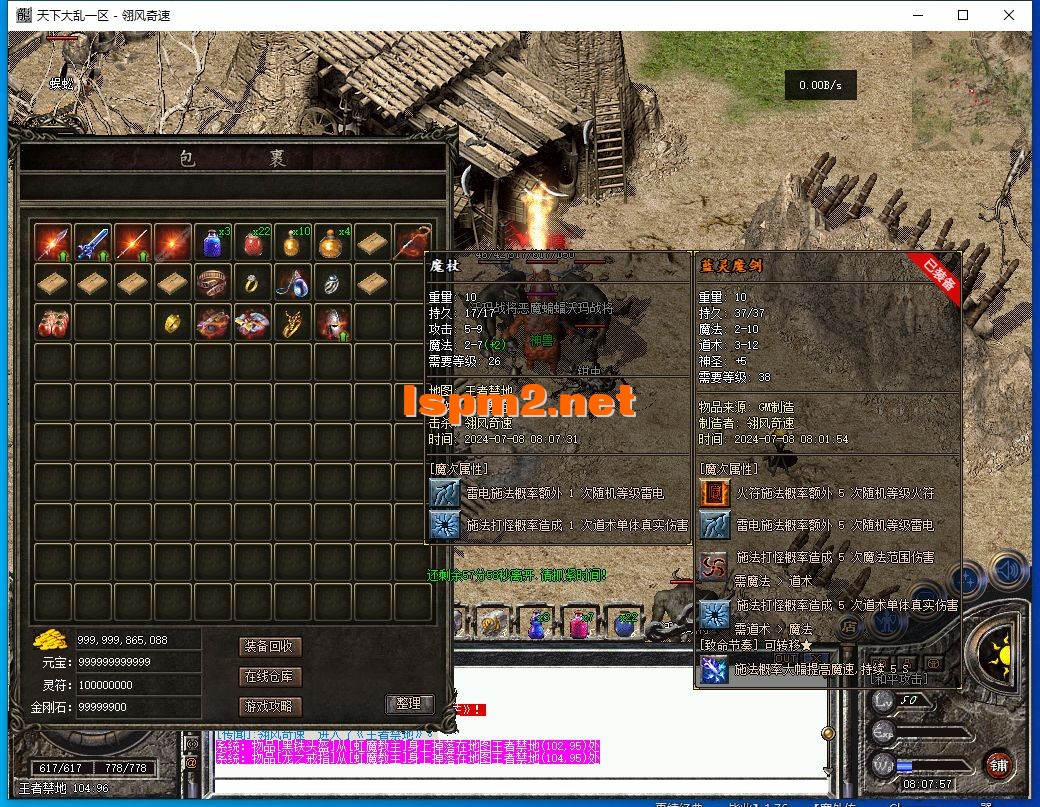This screenshot has height=807, width=1040.
Task: Select the blue mana potion stack x3
Action: [x=213, y=243]
